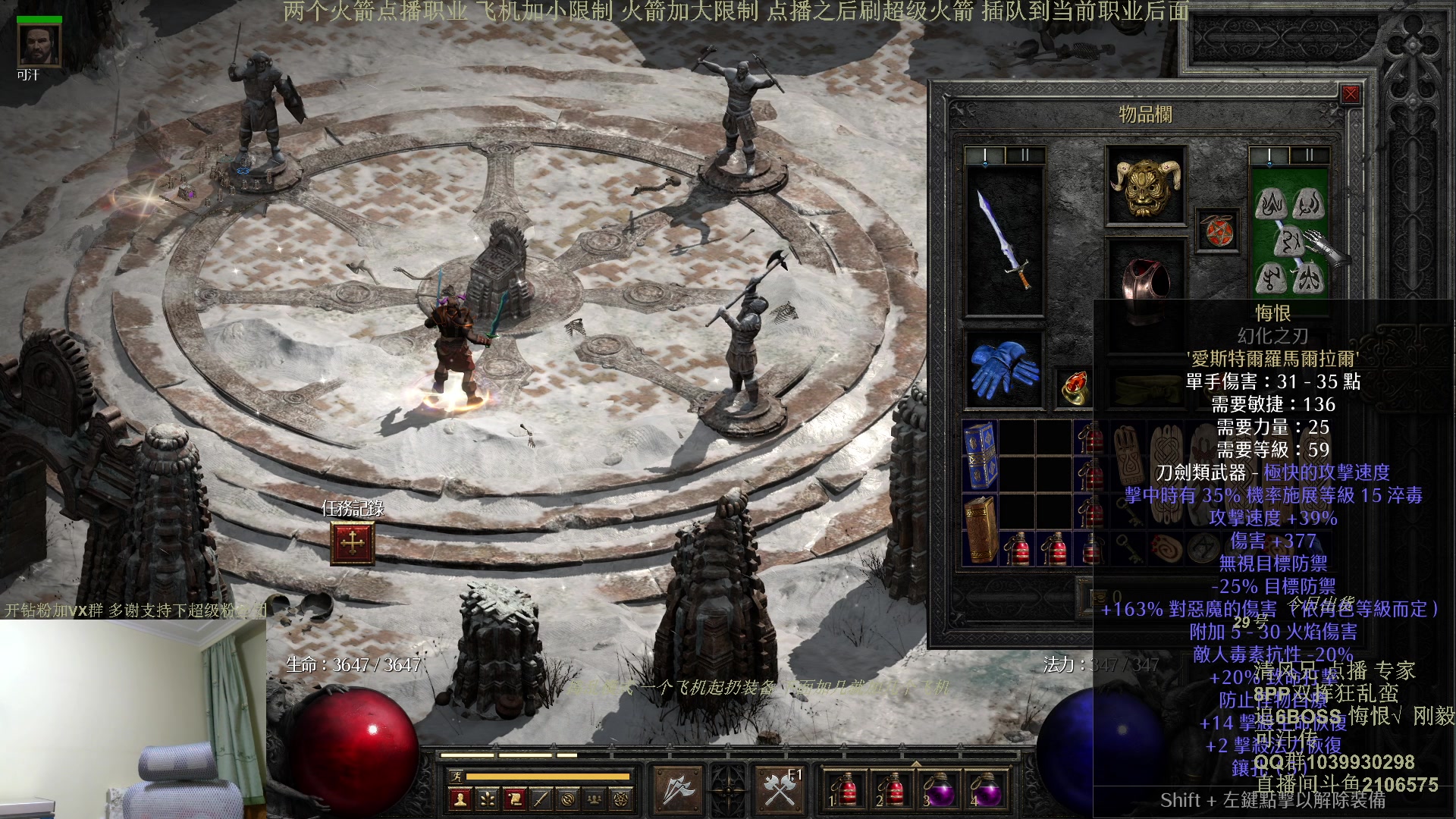The width and height of the screenshot is (1456, 819).
Task: Pick up the red-gem gold ring
Action: click(x=1075, y=387)
